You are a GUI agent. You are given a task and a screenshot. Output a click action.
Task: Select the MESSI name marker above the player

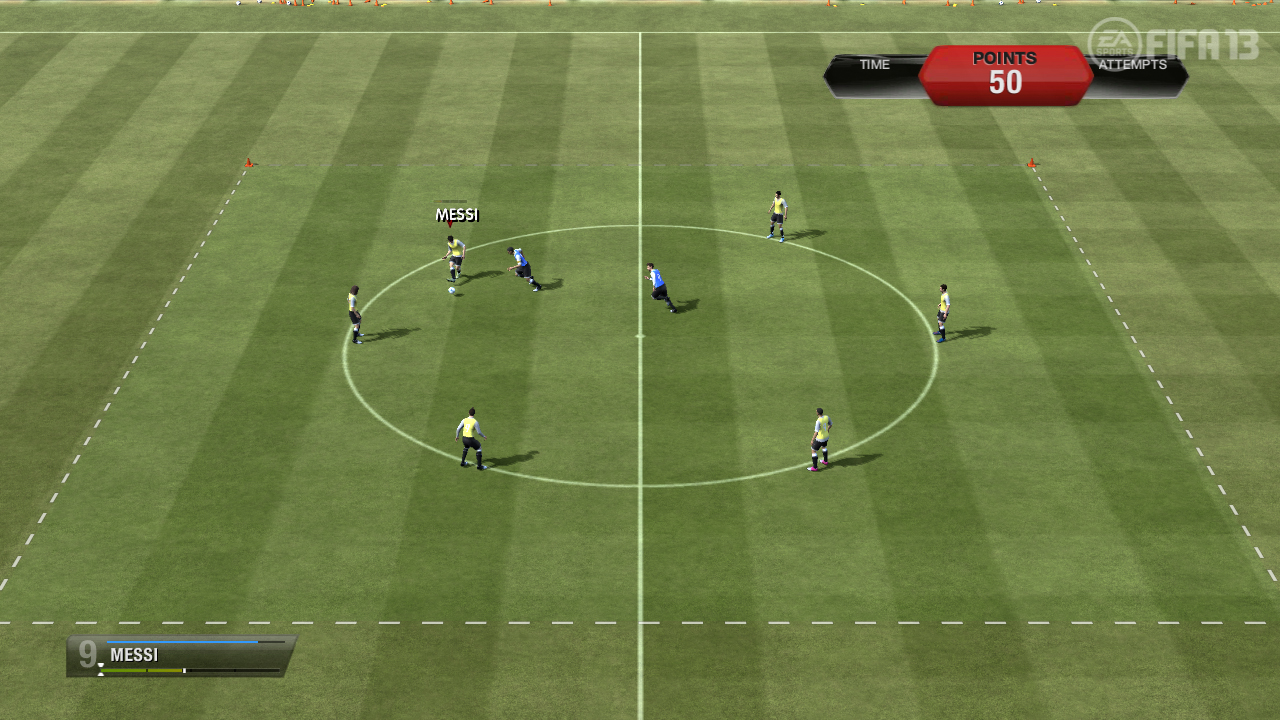click(456, 215)
